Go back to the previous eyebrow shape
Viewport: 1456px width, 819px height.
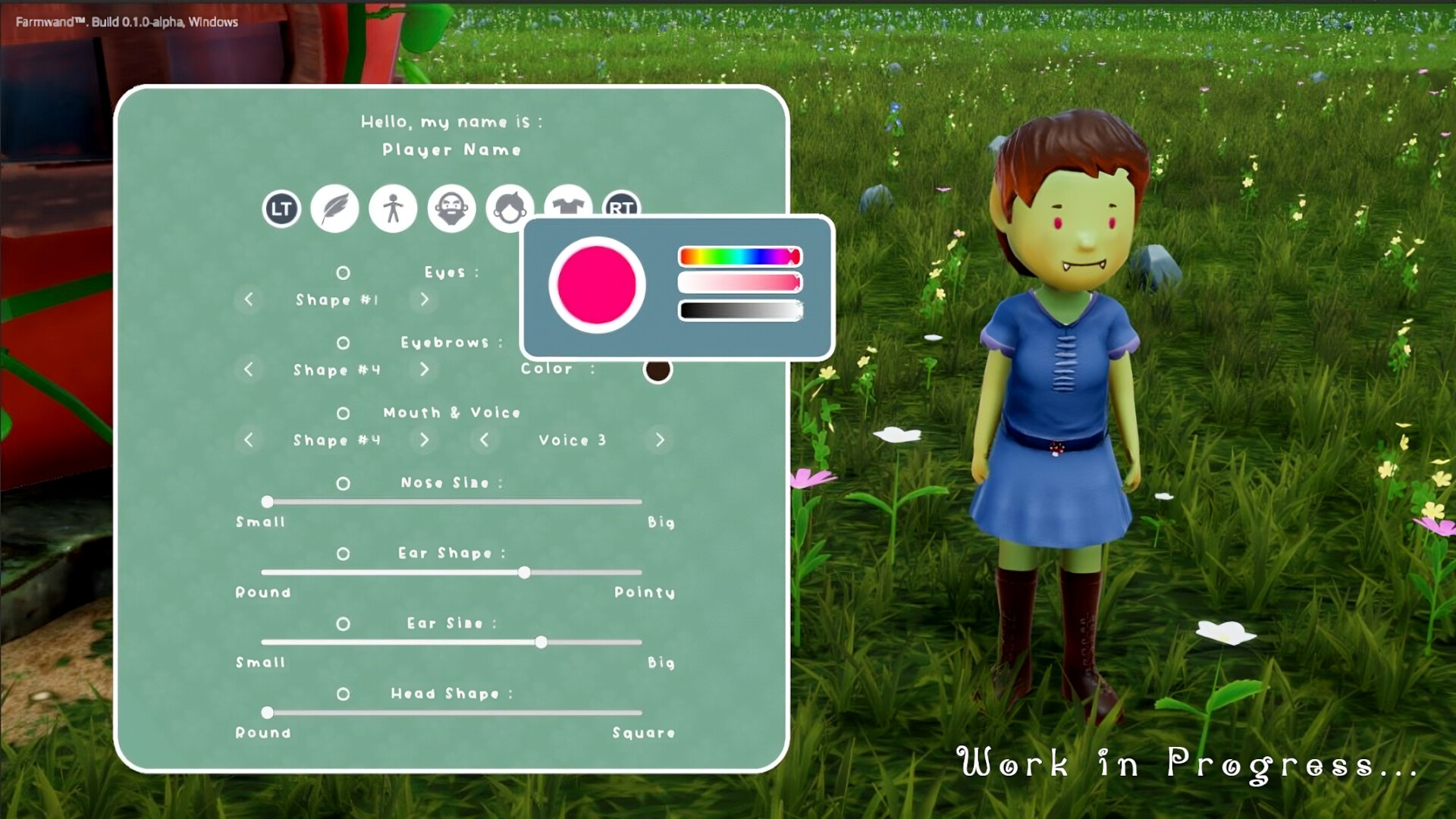point(249,370)
